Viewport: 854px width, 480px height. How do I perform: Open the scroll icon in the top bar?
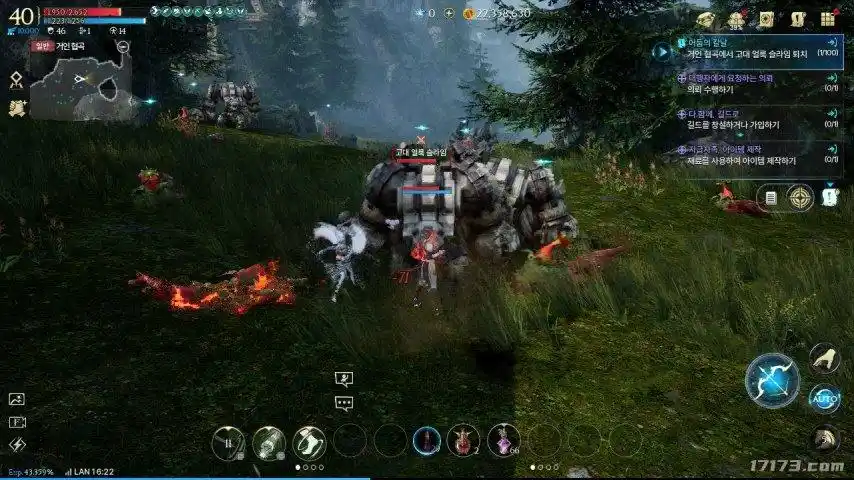click(766, 19)
